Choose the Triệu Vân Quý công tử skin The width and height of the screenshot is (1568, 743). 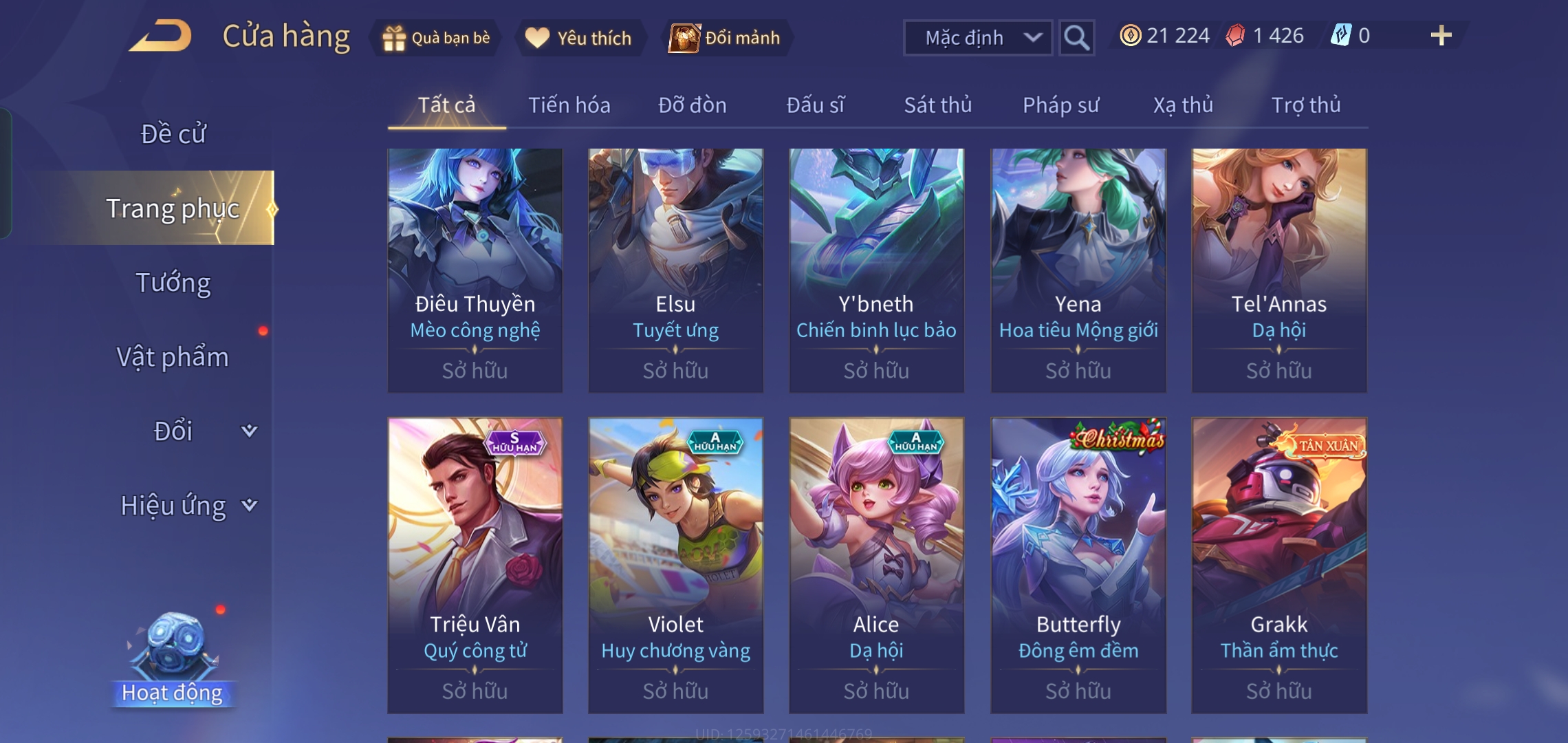(475, 564)
